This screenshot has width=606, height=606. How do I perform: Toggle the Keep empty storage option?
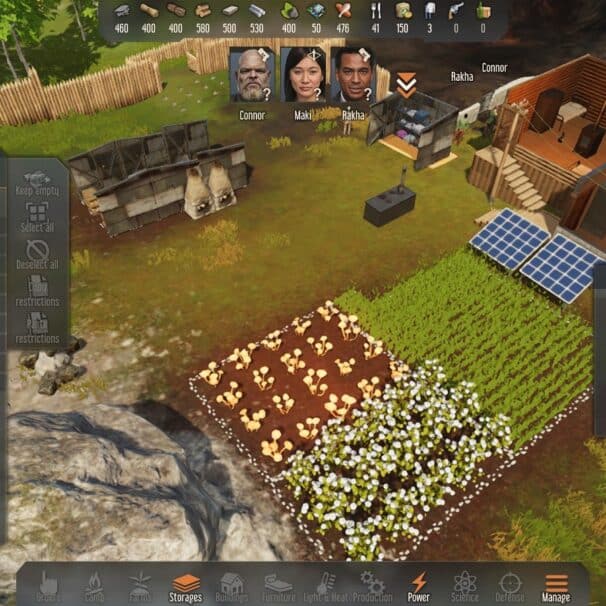38,181
